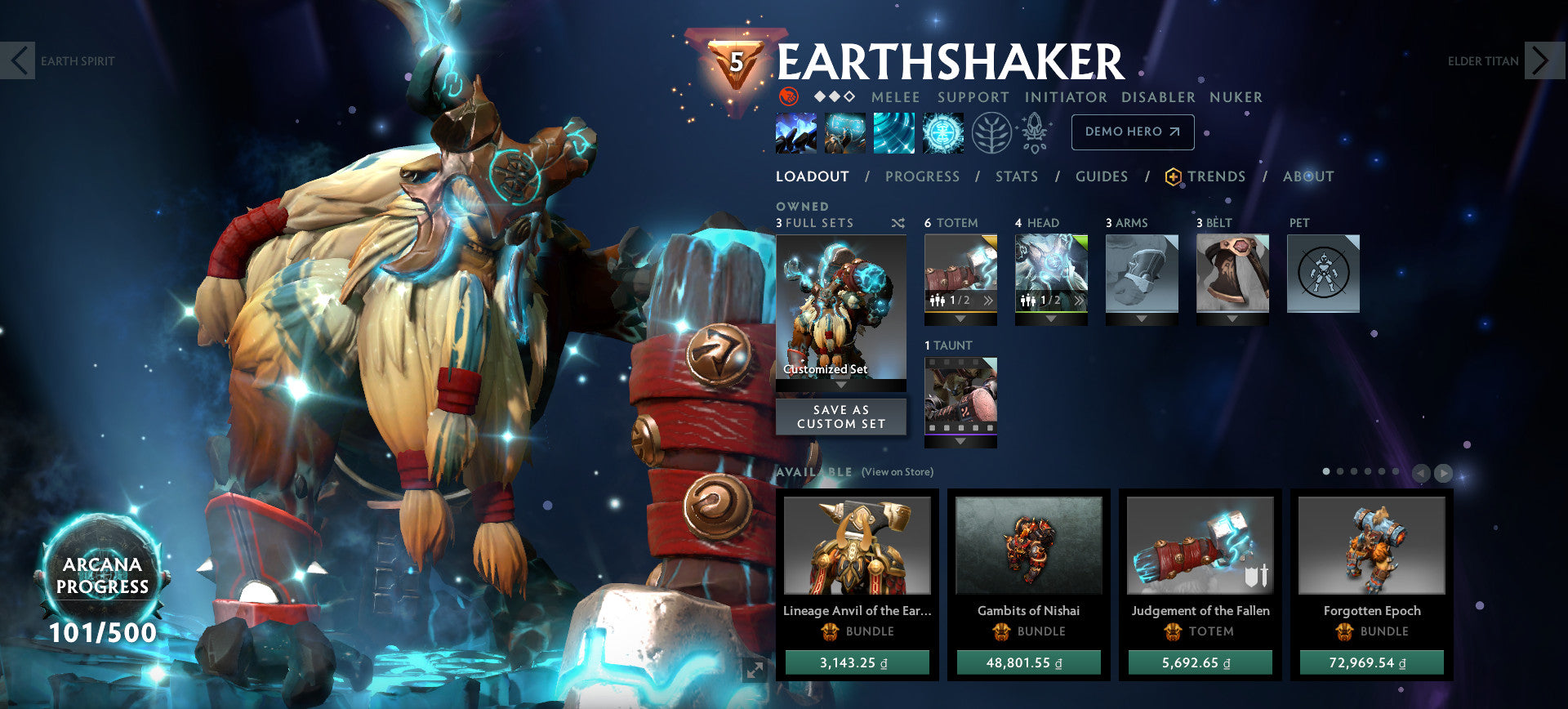Viewport: 1568px width, 709px height.
Task: Click the shuffle icon beside Full Sets
Action: click(898, 222)
